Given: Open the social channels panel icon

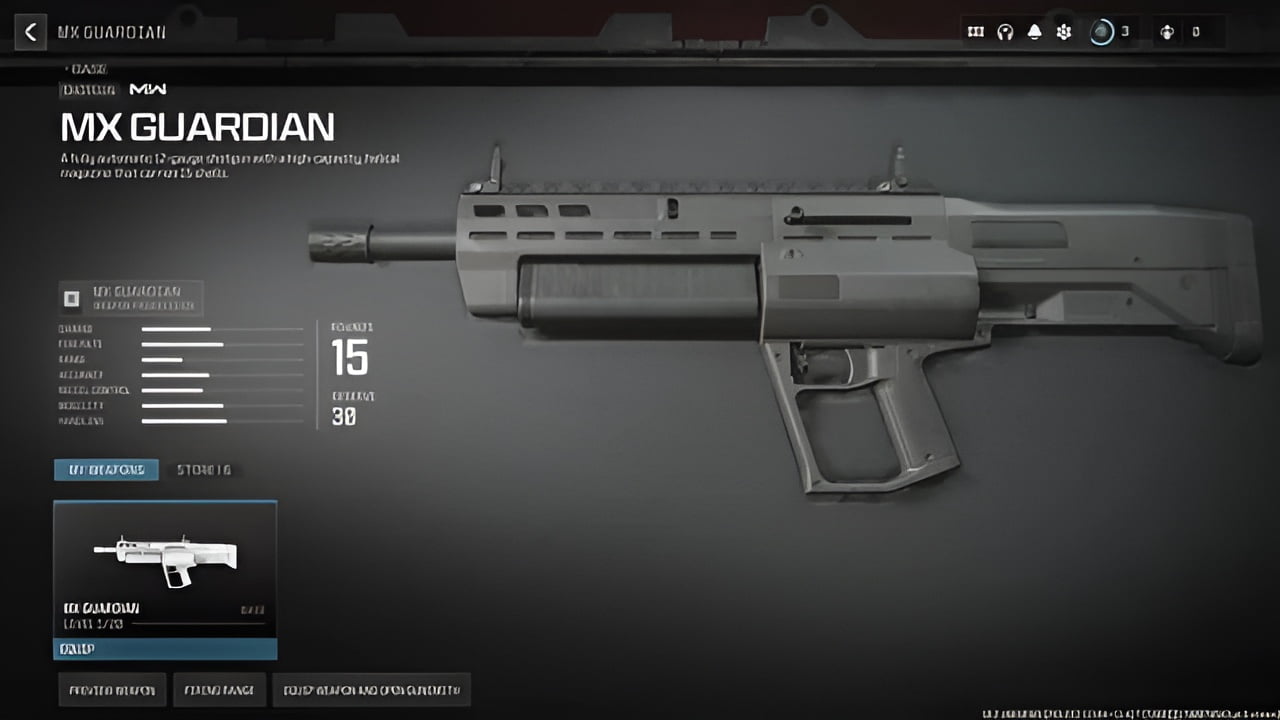Looking at the screenshot, I should (x=975, y=31).
